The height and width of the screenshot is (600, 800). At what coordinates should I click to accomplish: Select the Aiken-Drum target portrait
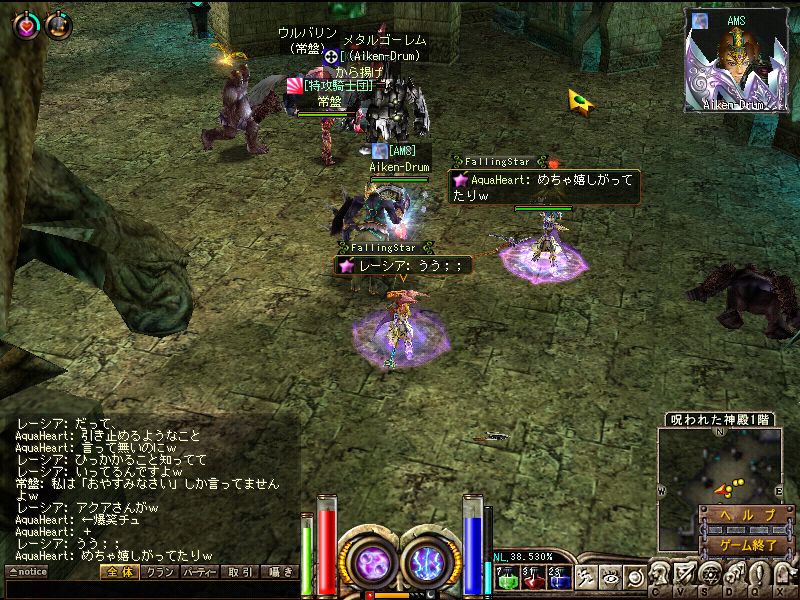pos(741,61)
